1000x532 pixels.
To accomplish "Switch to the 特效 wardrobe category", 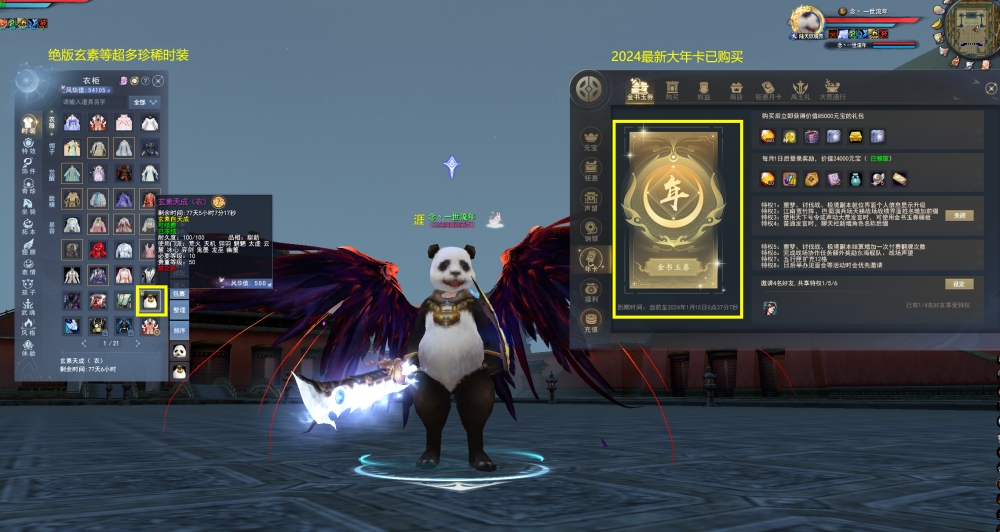I will tap(29, 147).
